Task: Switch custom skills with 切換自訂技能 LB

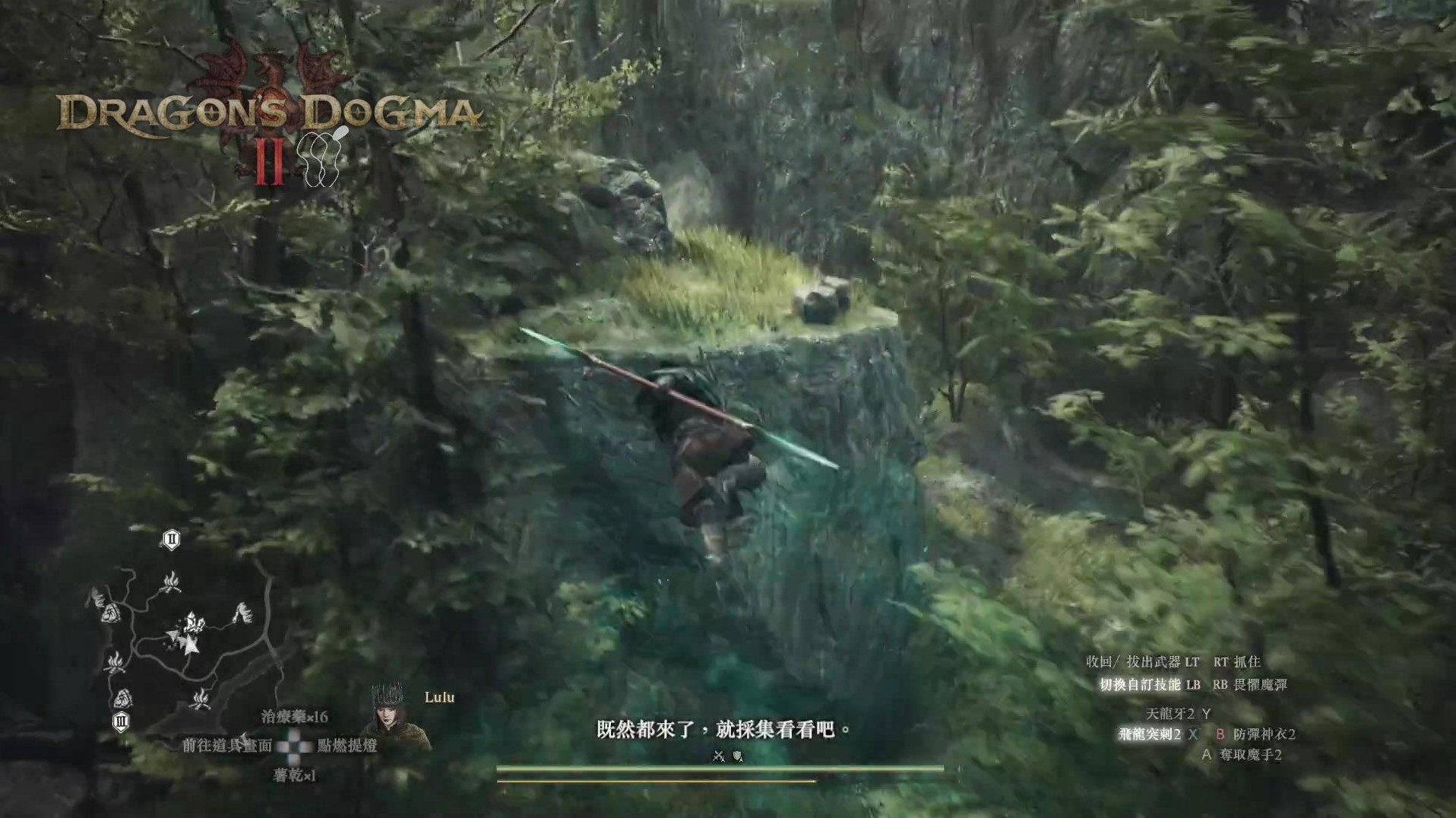Action: 1148,684
